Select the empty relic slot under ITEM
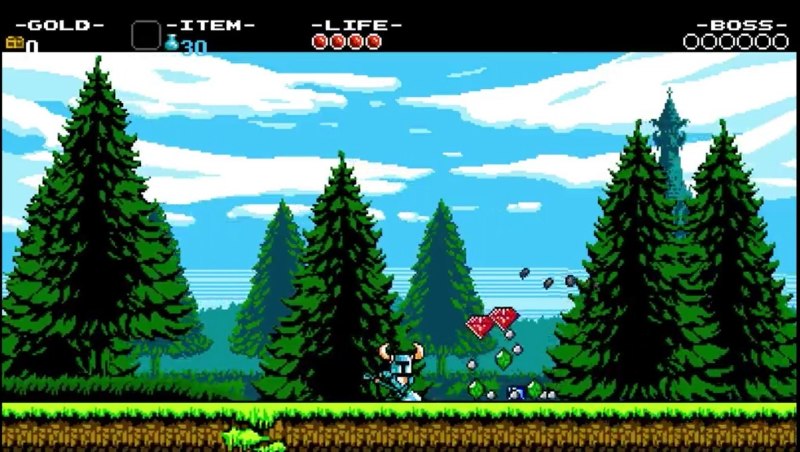 (x=146, y=36)
